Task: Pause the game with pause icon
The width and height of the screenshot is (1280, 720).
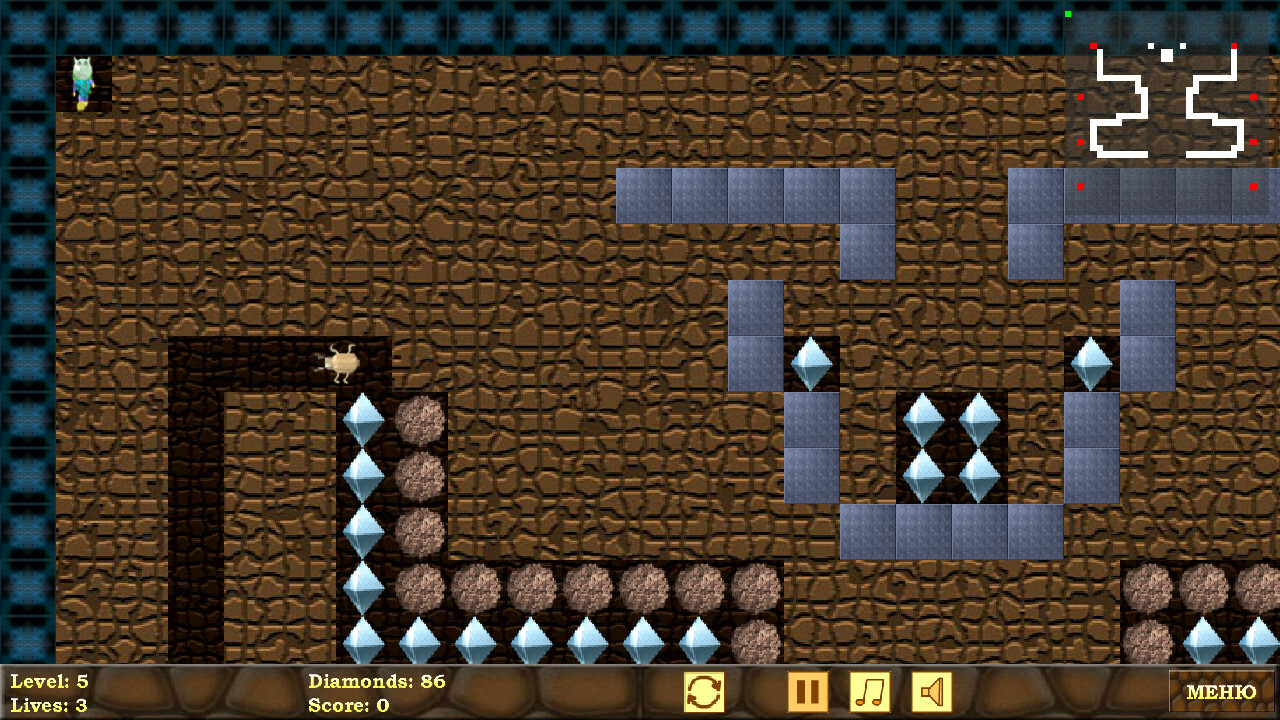Action: [808, 690]
